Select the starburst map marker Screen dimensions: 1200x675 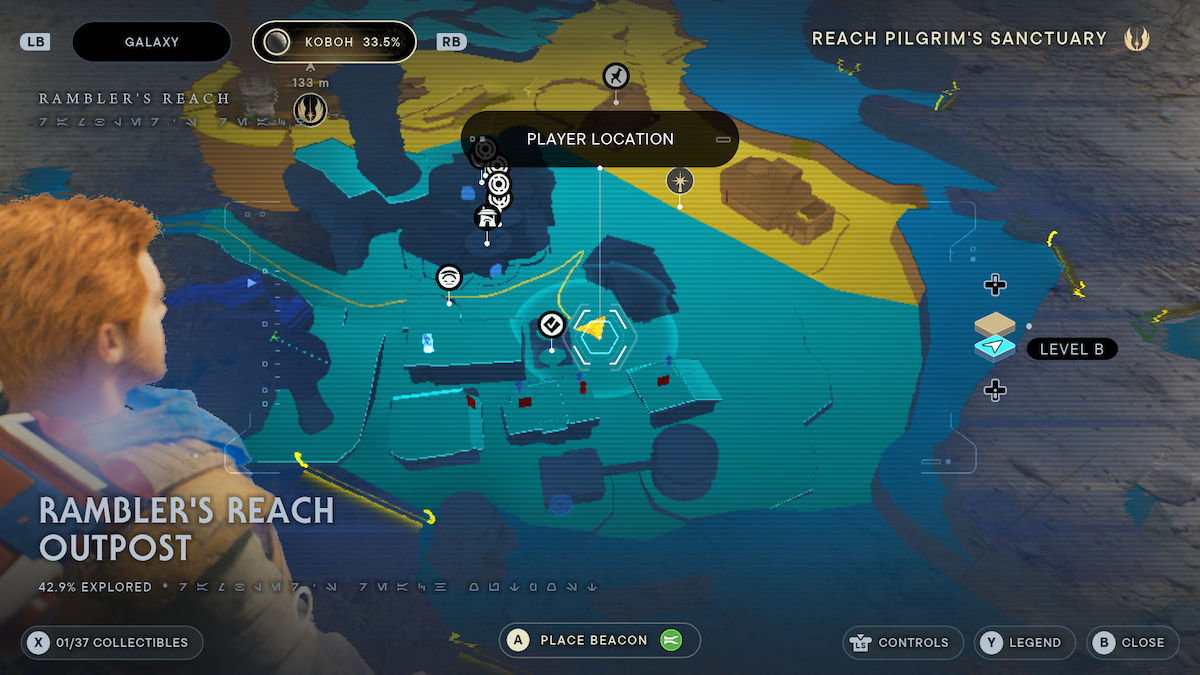[x=680, y=181]
